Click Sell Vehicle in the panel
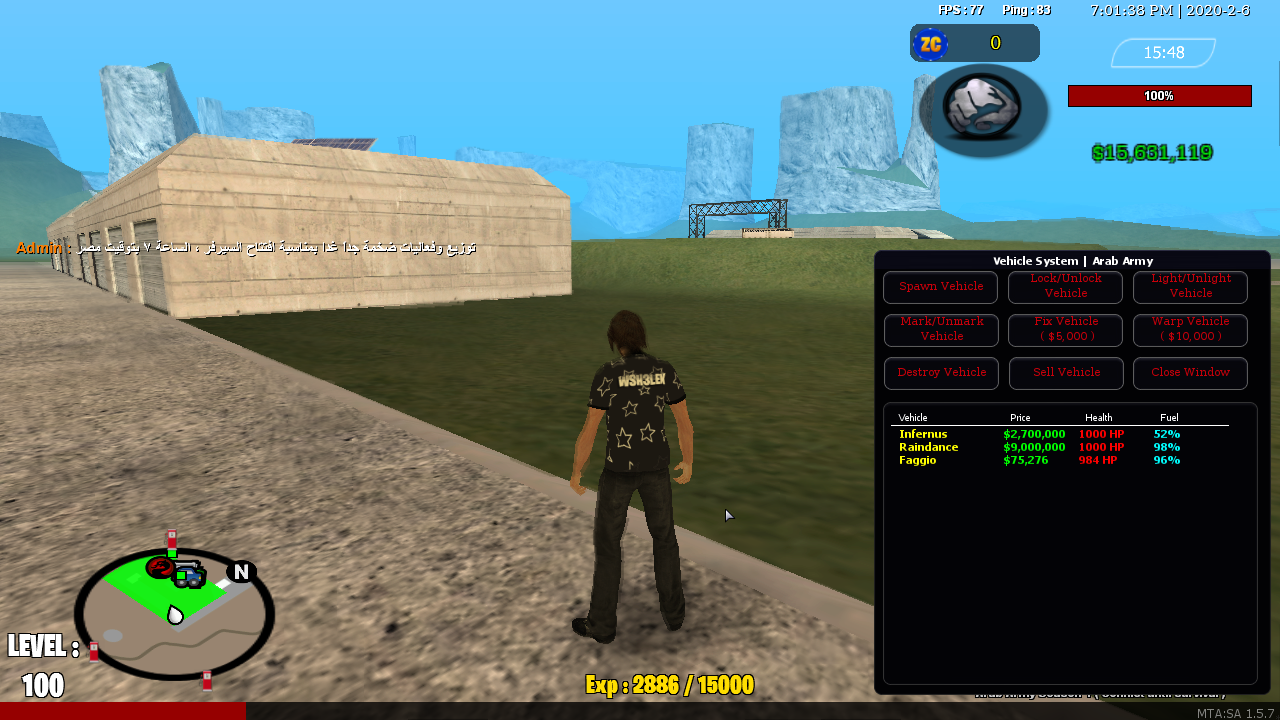The height and width of the screenshot is (720, 1280). pos(1065,373)
